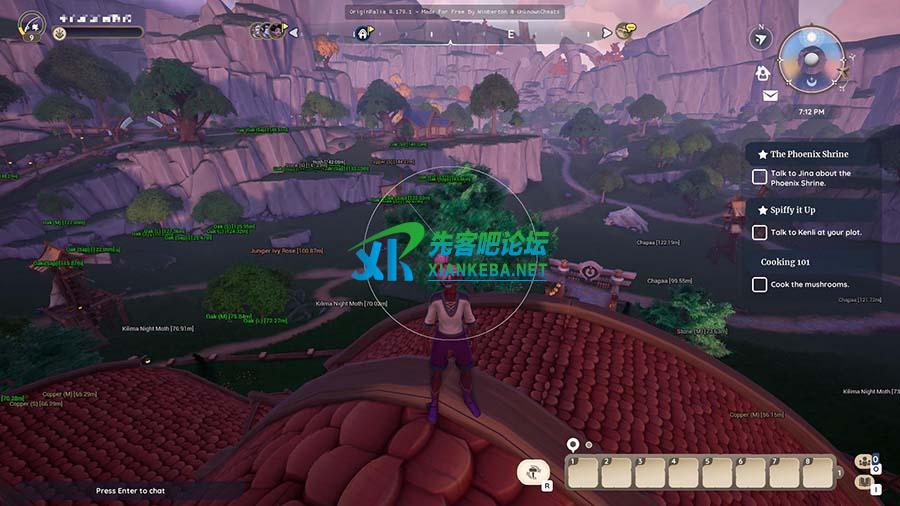The image size is (900, 506).
Task: Open the mail envelope icon
Action: point(770,96)
